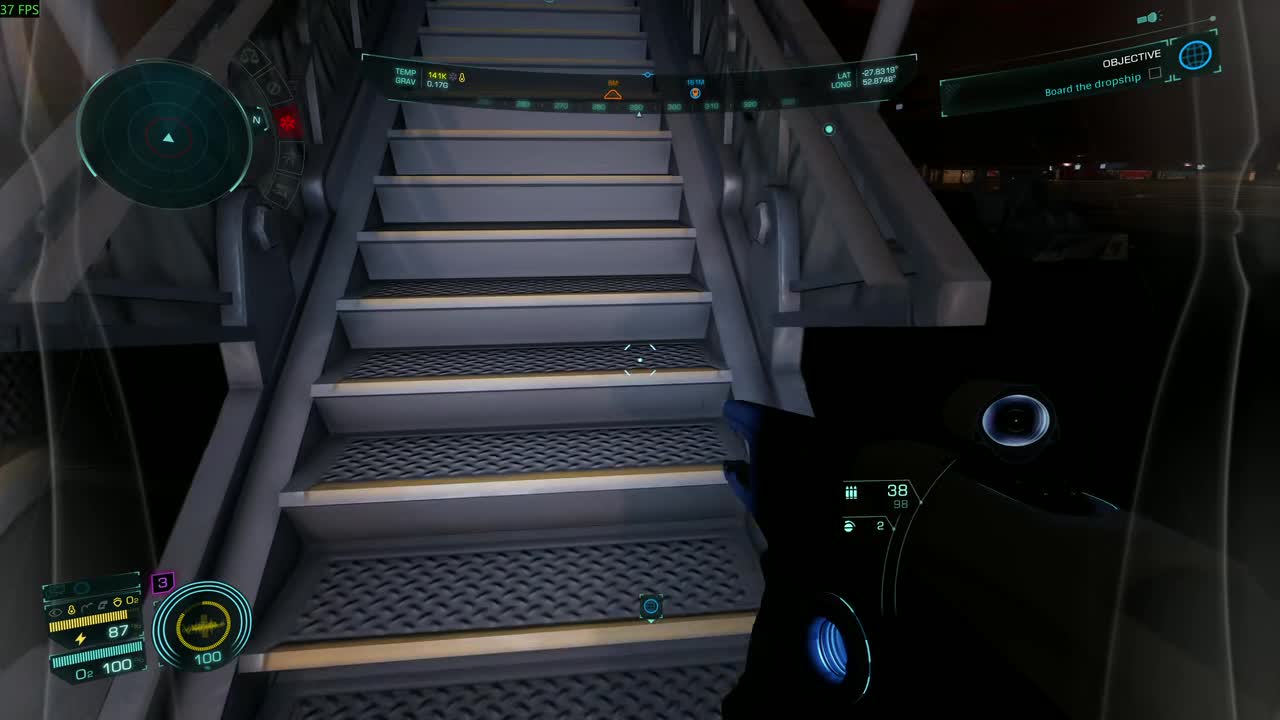
Task: Select the battery power icon on suit panel
Action: (81, 637)
